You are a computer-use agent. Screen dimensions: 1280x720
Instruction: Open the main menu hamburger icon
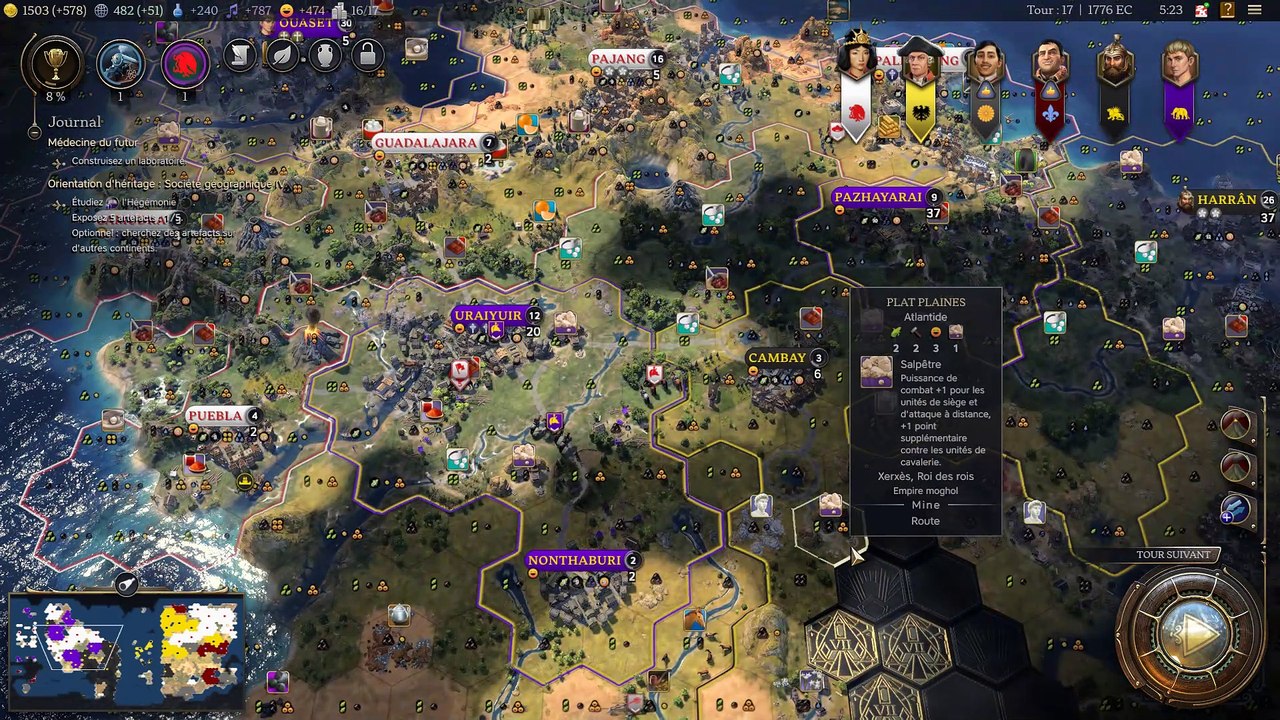1254,10
